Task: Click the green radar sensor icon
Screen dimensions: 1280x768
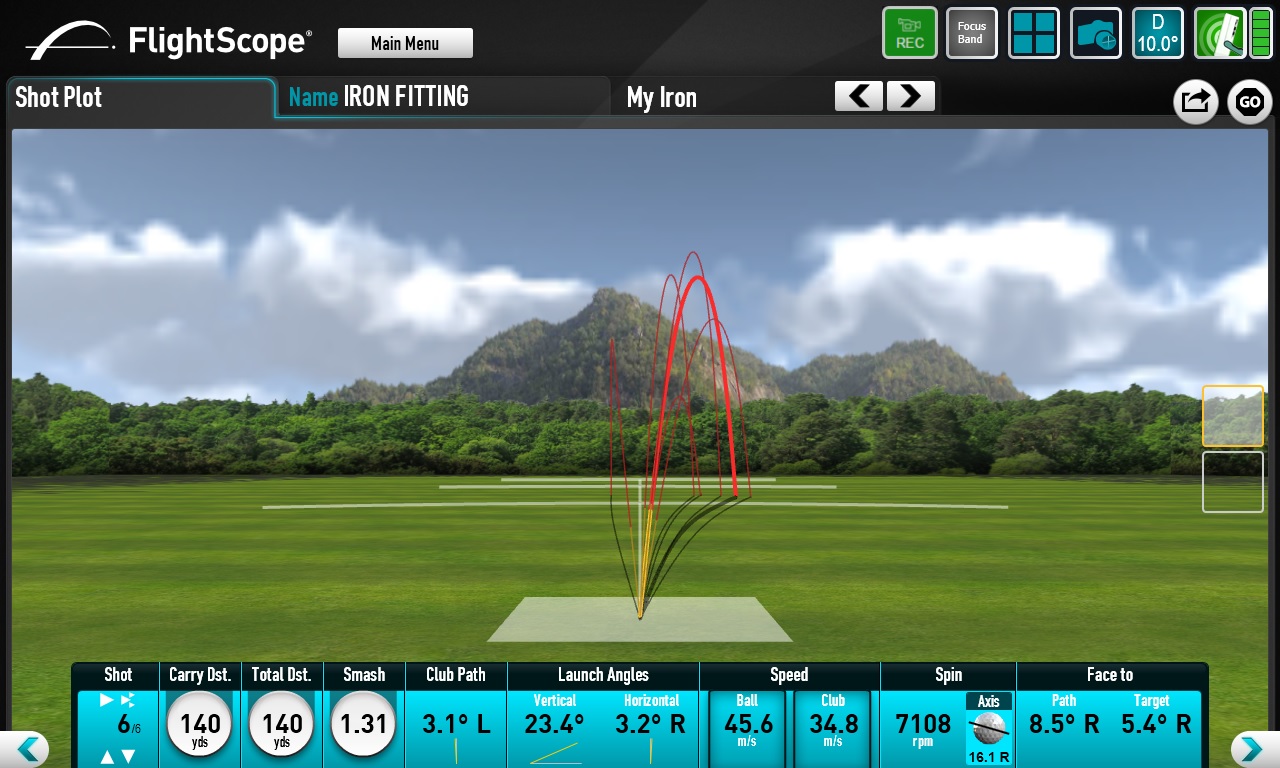Action: [x=1218, y=33]
